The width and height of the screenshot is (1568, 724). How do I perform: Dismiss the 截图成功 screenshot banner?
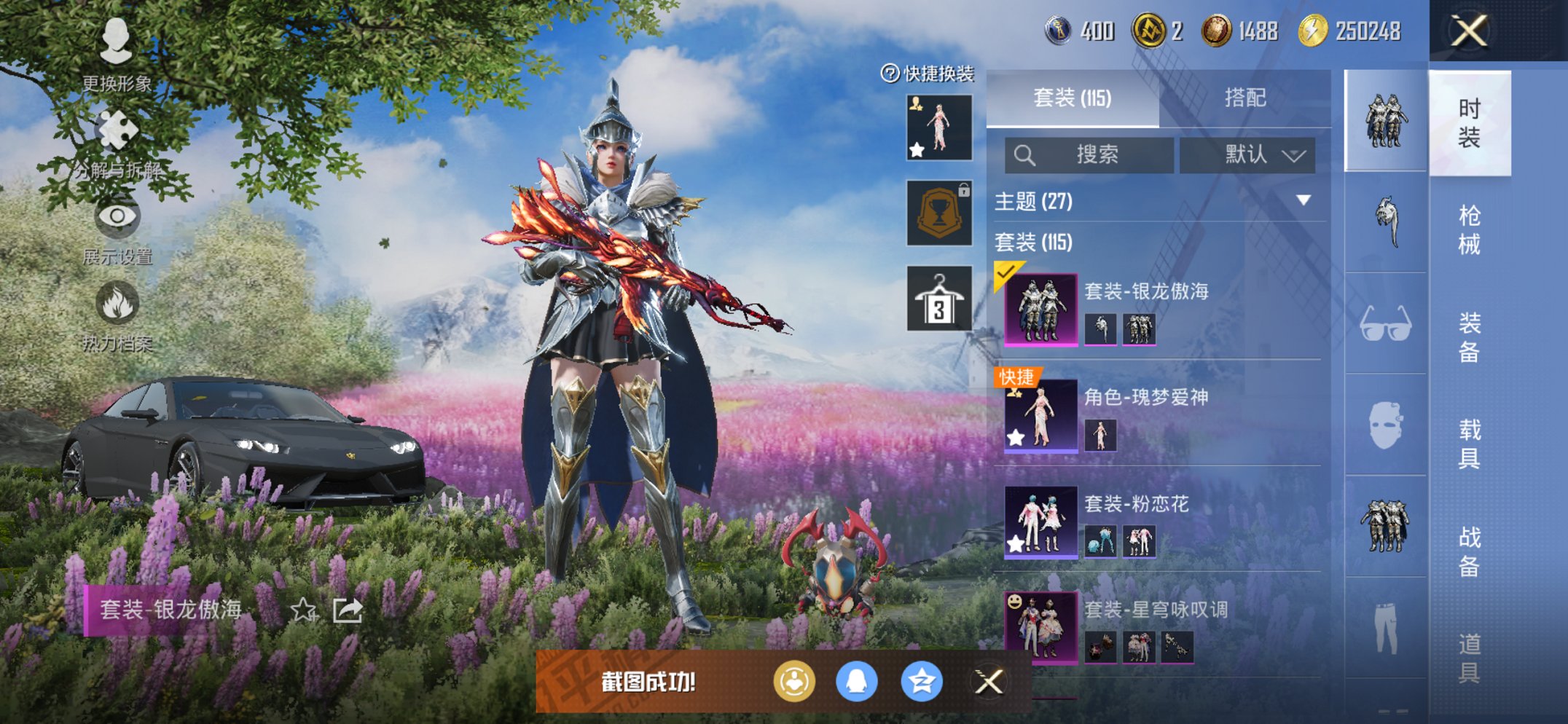tap(989, 682)
